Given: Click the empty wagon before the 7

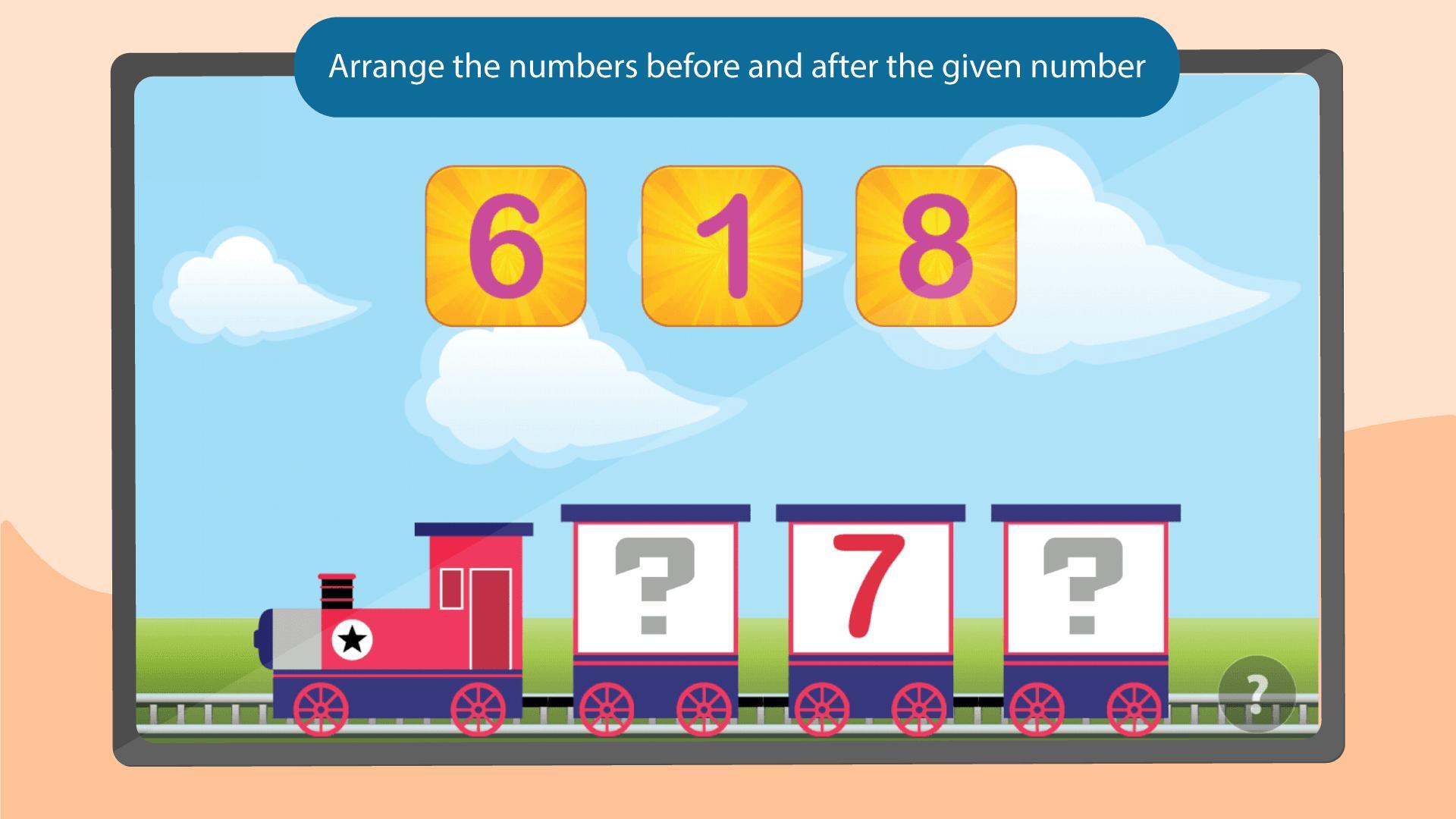Looking at the screenshot, I should coord(654,599).
